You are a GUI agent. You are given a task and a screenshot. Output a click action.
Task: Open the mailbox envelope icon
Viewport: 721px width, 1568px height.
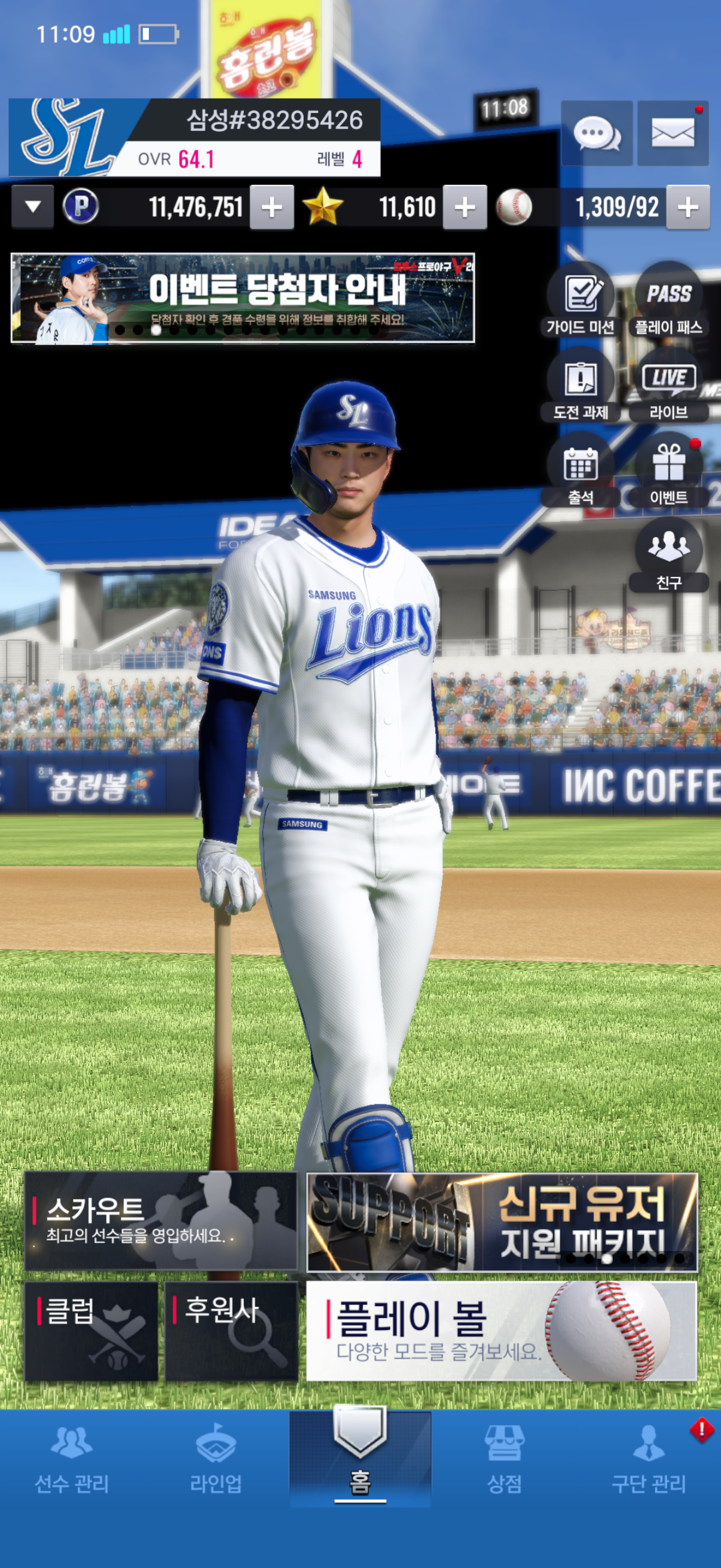tap(673, 133)
